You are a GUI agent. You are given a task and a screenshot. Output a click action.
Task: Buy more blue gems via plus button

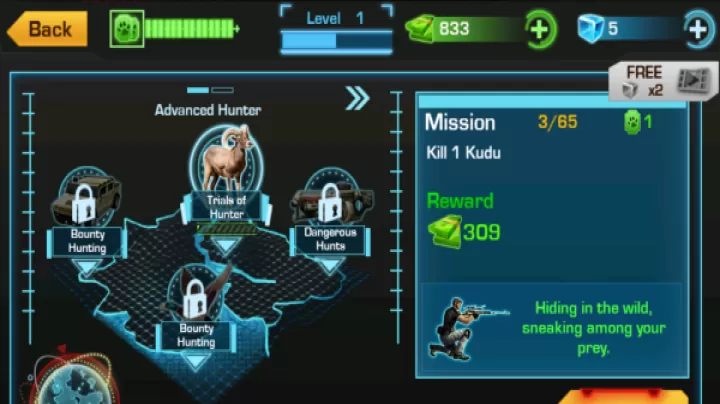tap(698, 29)
